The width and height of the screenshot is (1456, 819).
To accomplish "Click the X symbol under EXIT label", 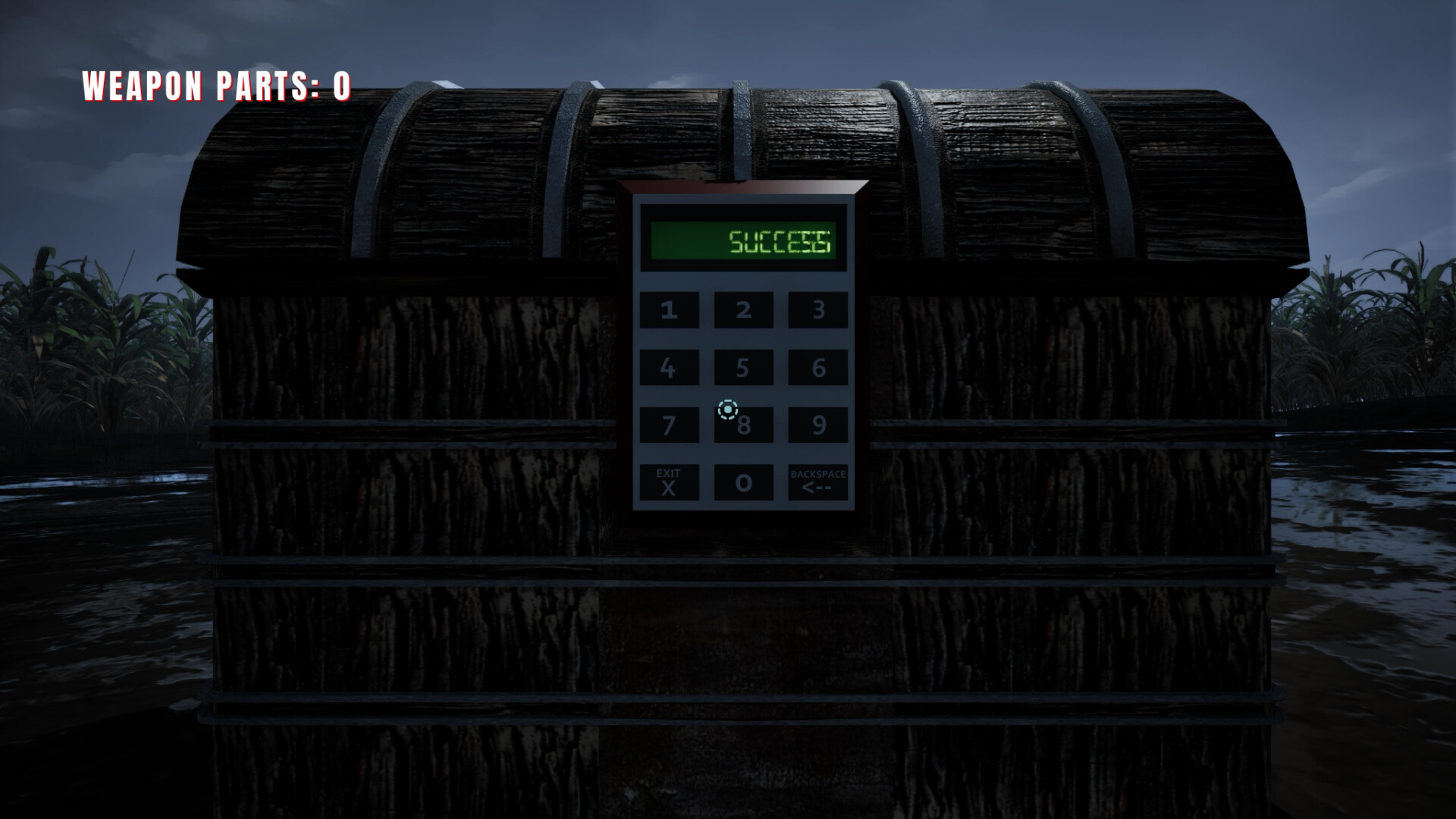I will [668, 489].
